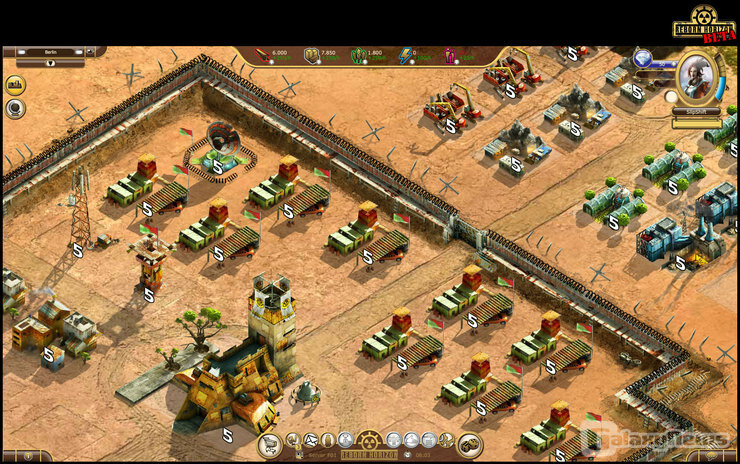Click the Berlin city name selector
740x464 pixels.
[52, 51]
